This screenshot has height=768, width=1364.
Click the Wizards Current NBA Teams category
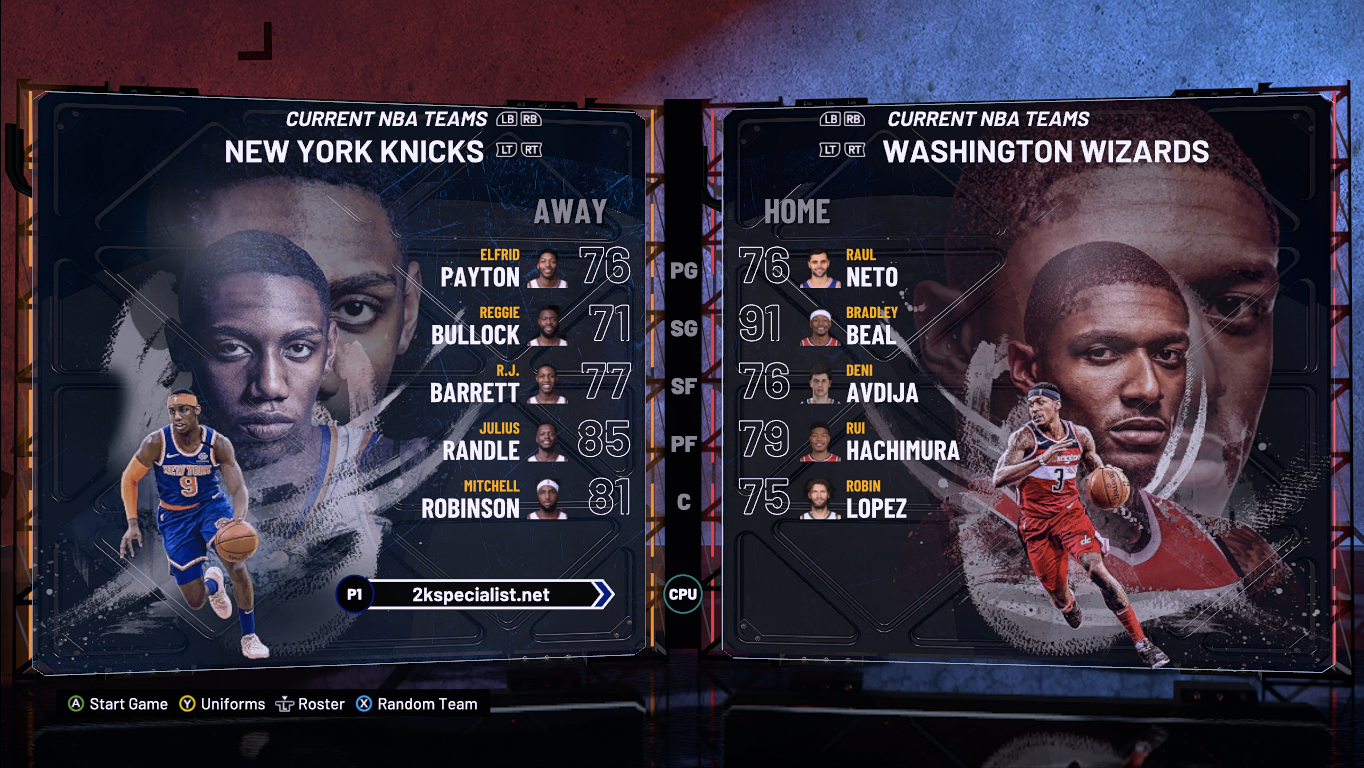point(988,119)
